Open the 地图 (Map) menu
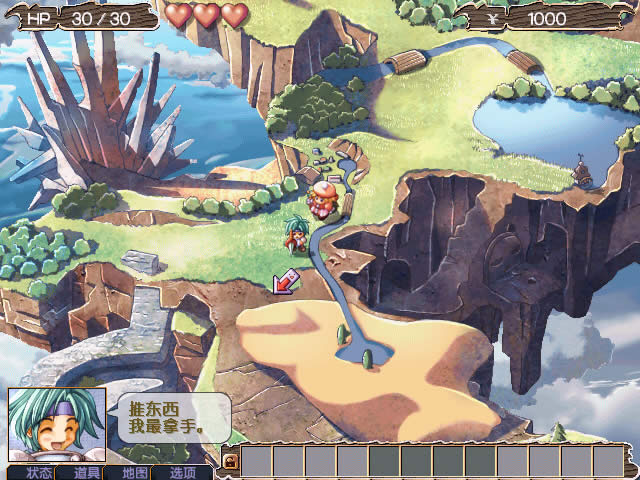This screenshot has width=640, height=480. 135,472
